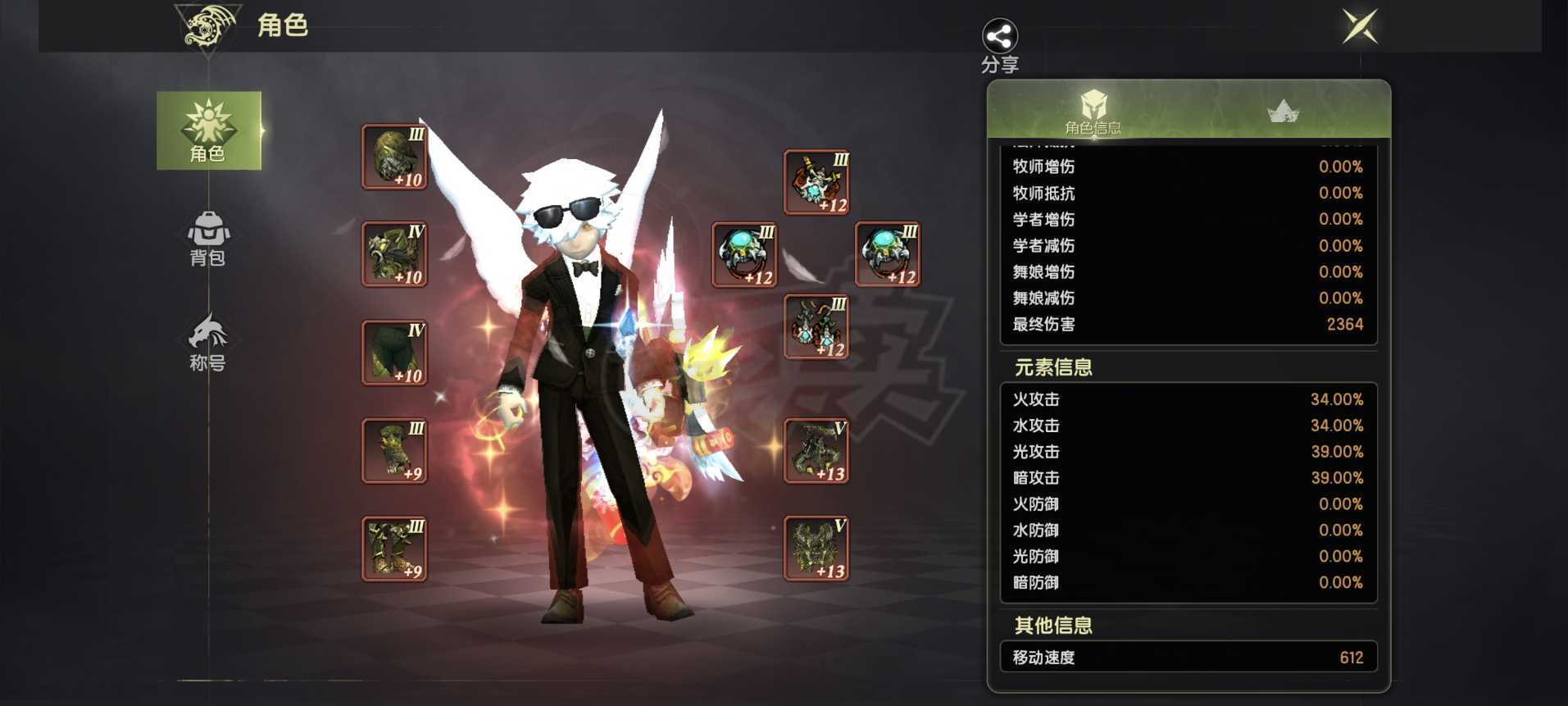Select the +9 gloves equipment slot
The width and height of the screenshot is (1568, 706).
tap(394, 451)
